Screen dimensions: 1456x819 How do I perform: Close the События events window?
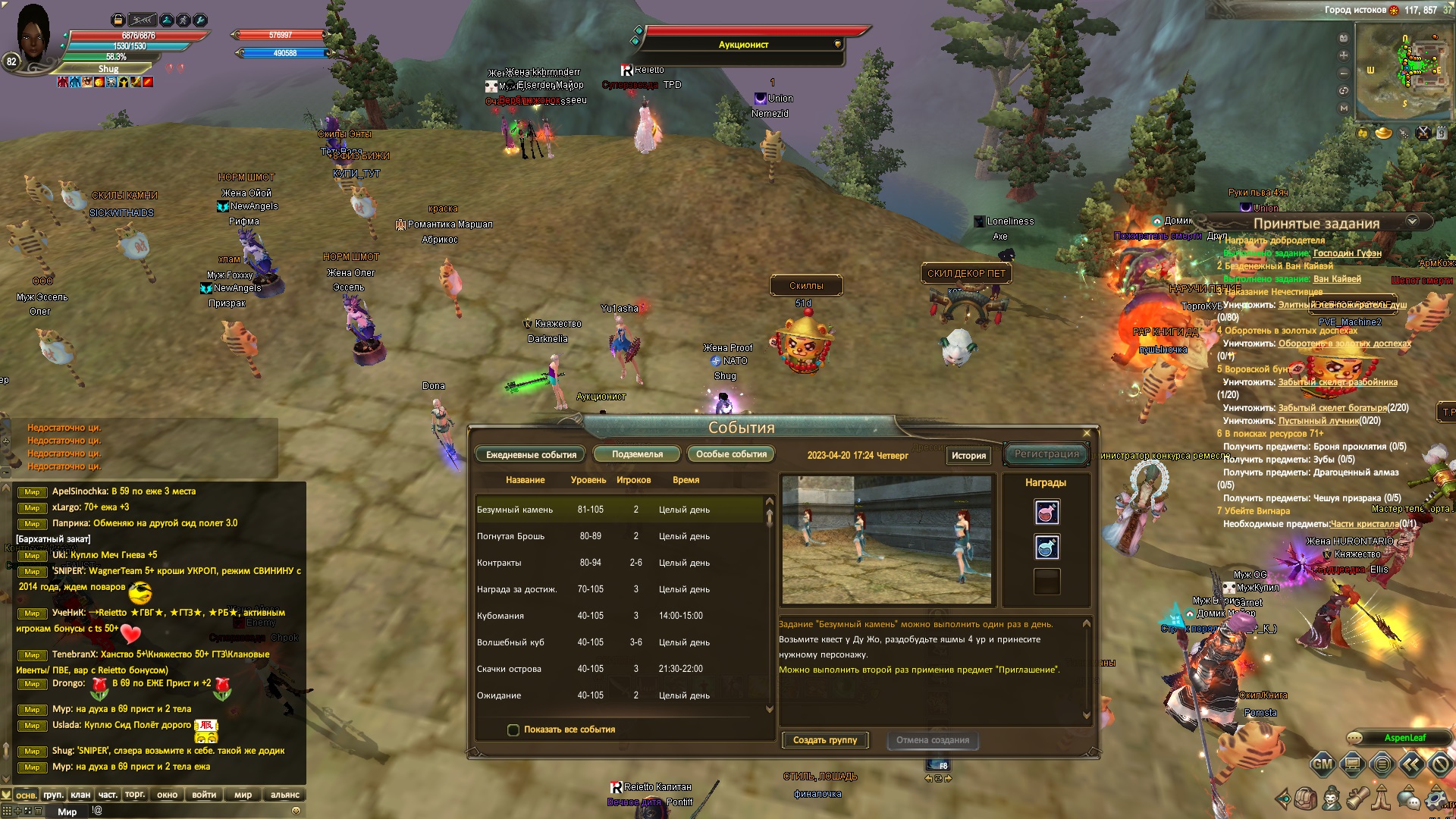click(1087, 433)
